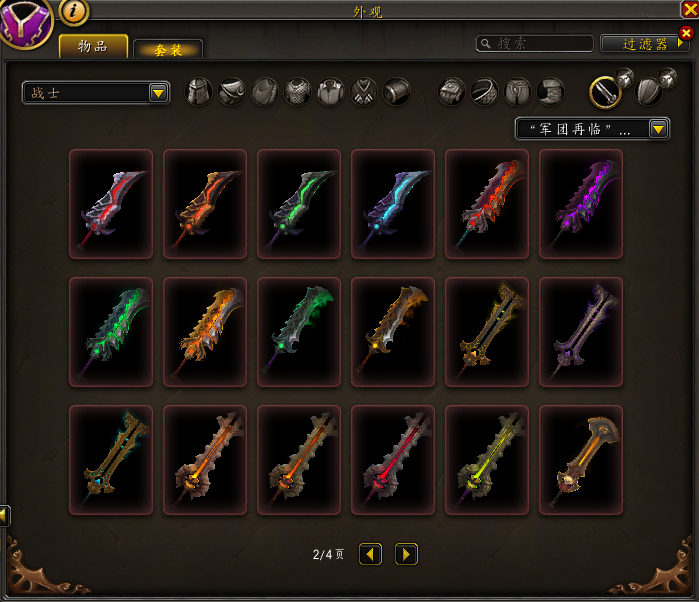Select the golden round-tipped greatsword

pyautogui.click(x=581, y=460)
